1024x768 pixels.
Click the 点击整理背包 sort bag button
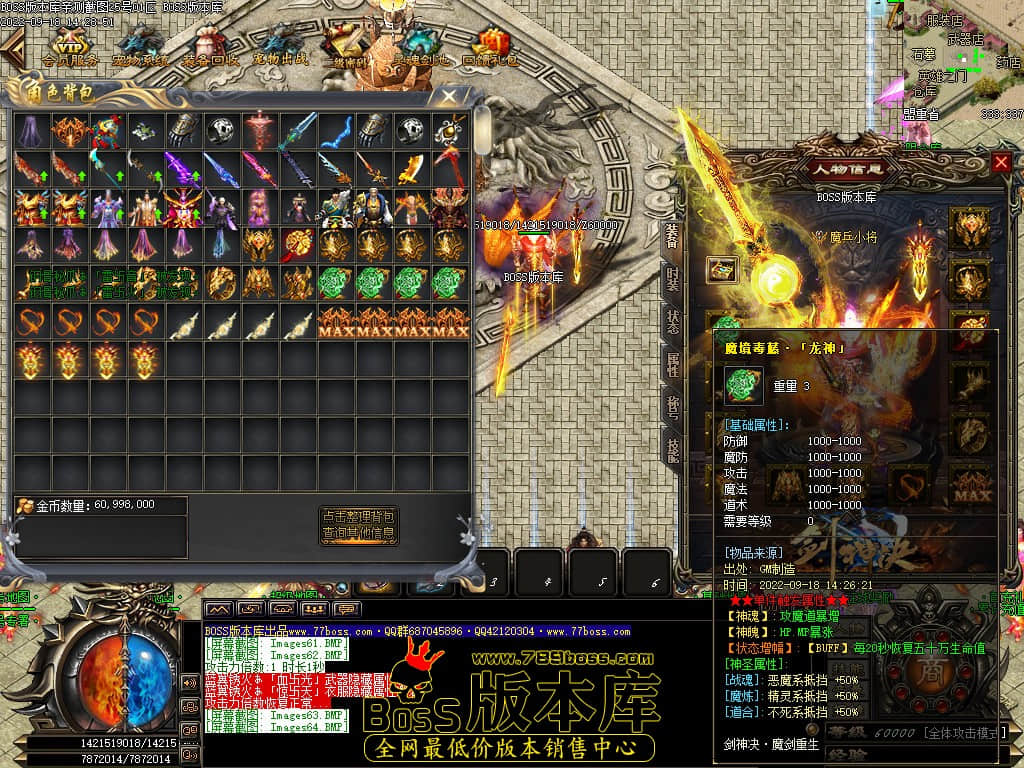359,517
